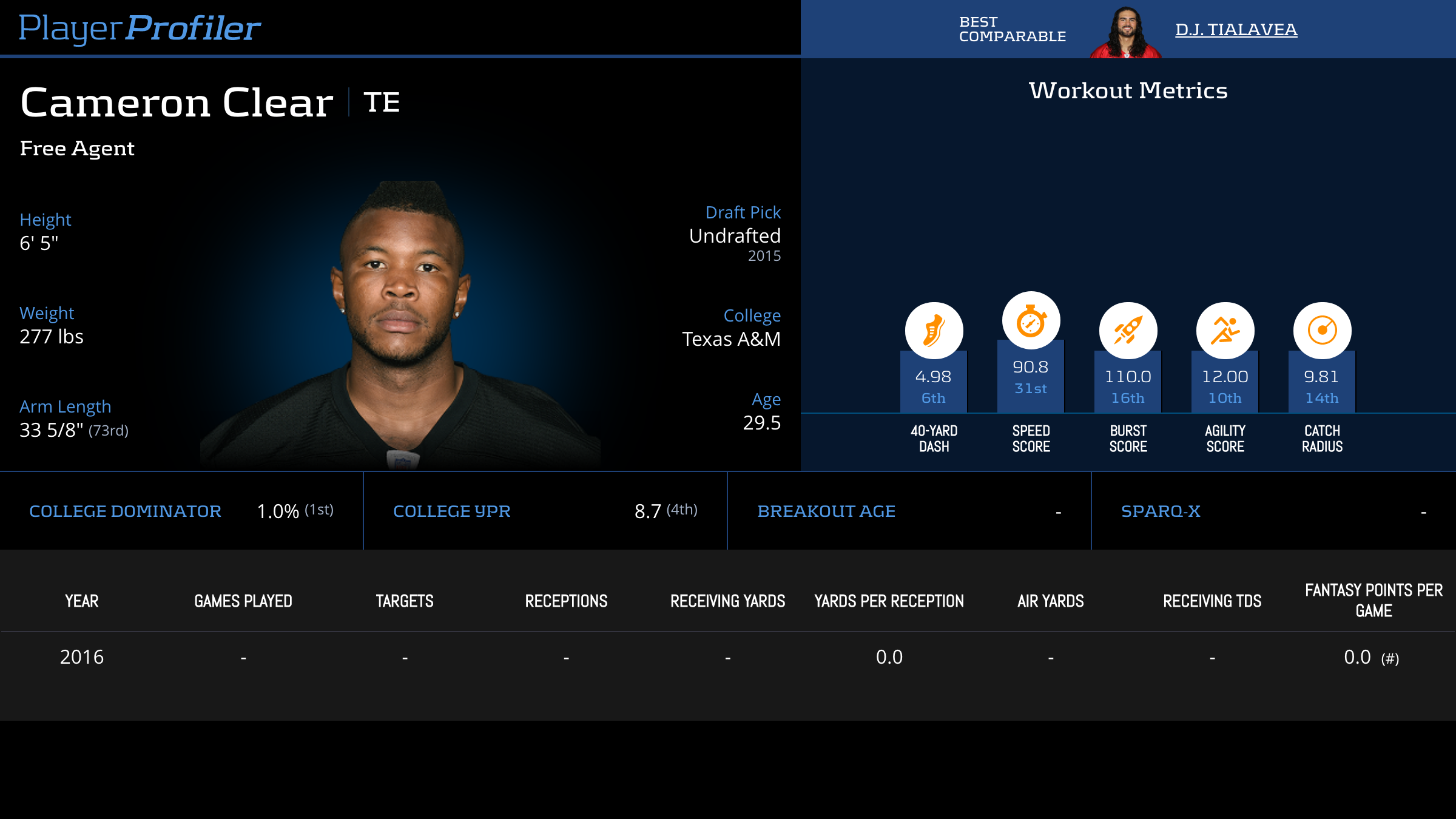The width and height of the screenshot is (1456, 819).
Task: Select the 40-Yard Dash shoe icon
Action: (934, 331)
